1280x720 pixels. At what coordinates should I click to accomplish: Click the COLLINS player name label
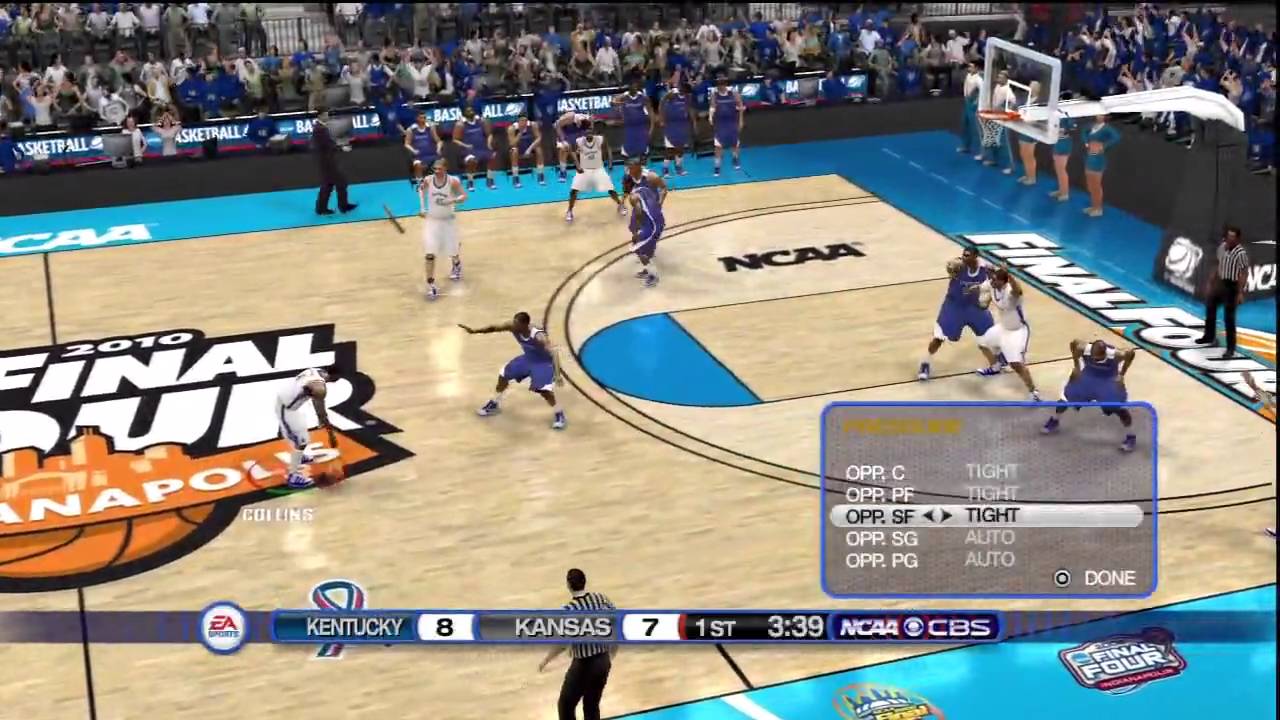(x=275, y=515)
